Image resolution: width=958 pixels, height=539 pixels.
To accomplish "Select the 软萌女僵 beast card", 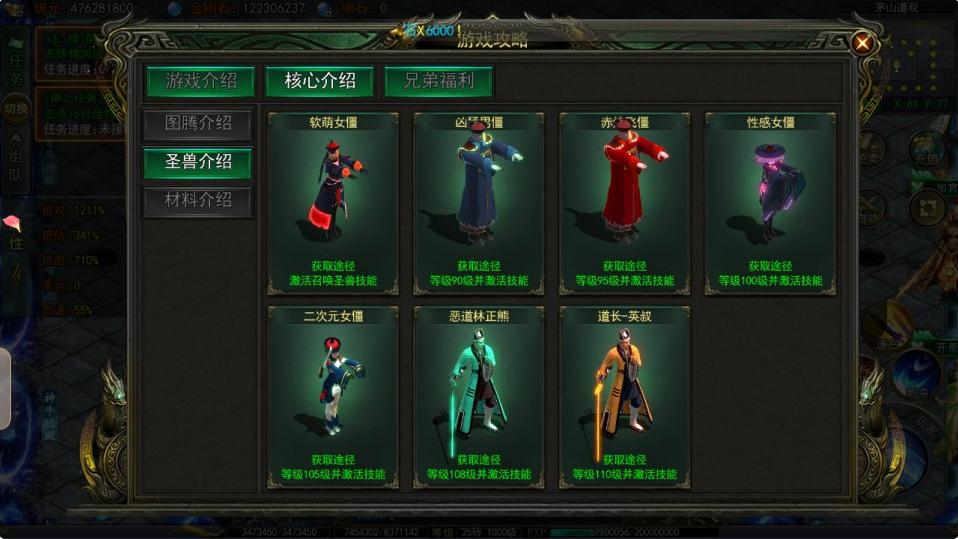I will pos(334,203).
